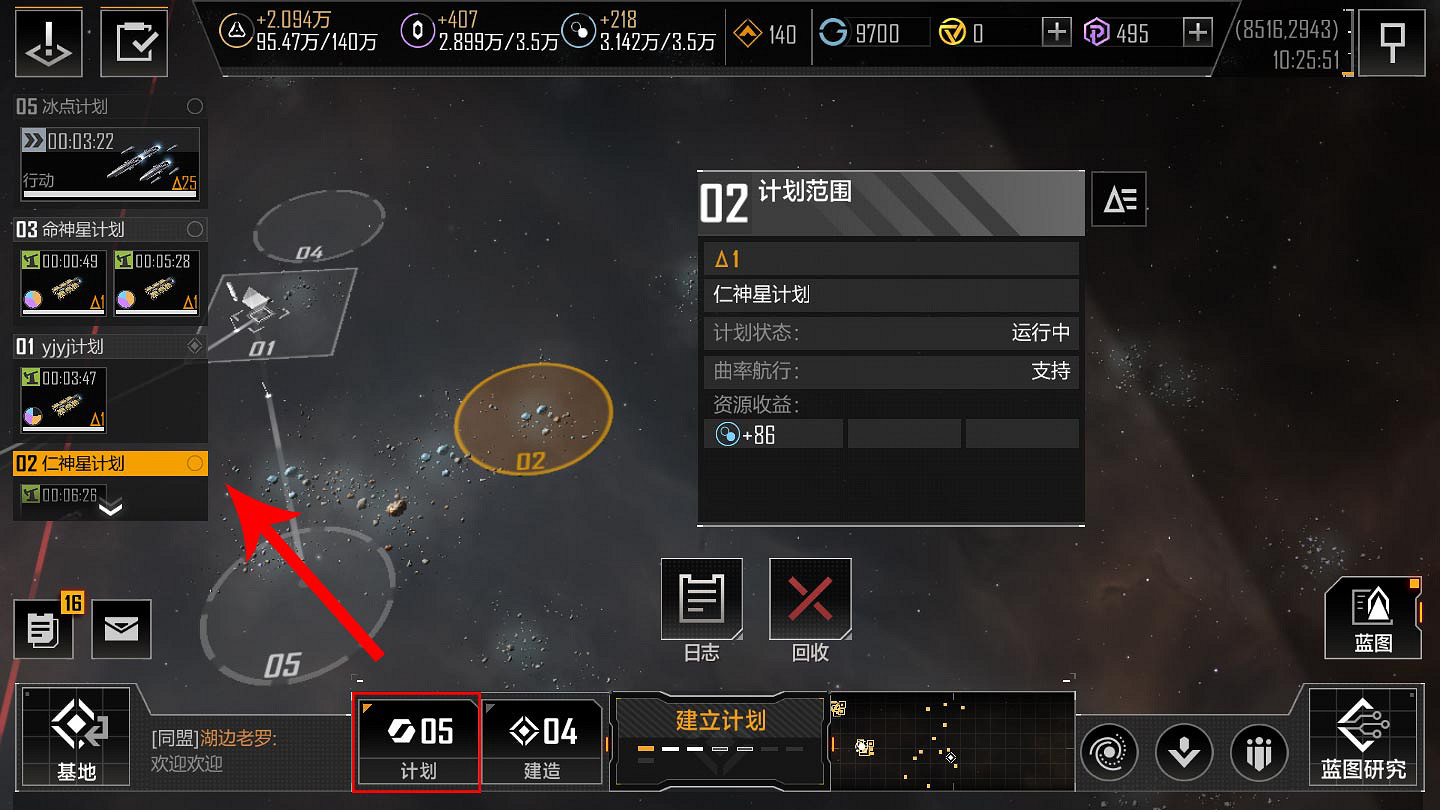Click the list icon beside 计划范围 panel

(x=1118, y=199)
